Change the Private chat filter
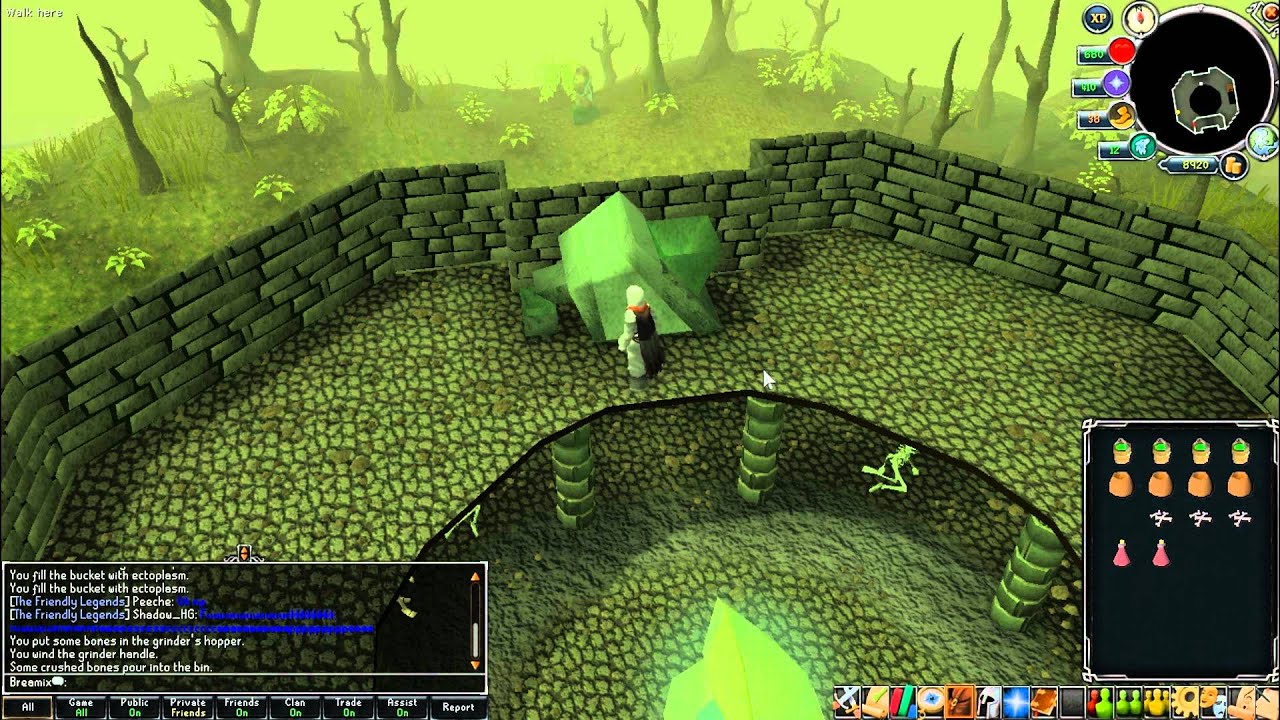 [x=188, y=707]
